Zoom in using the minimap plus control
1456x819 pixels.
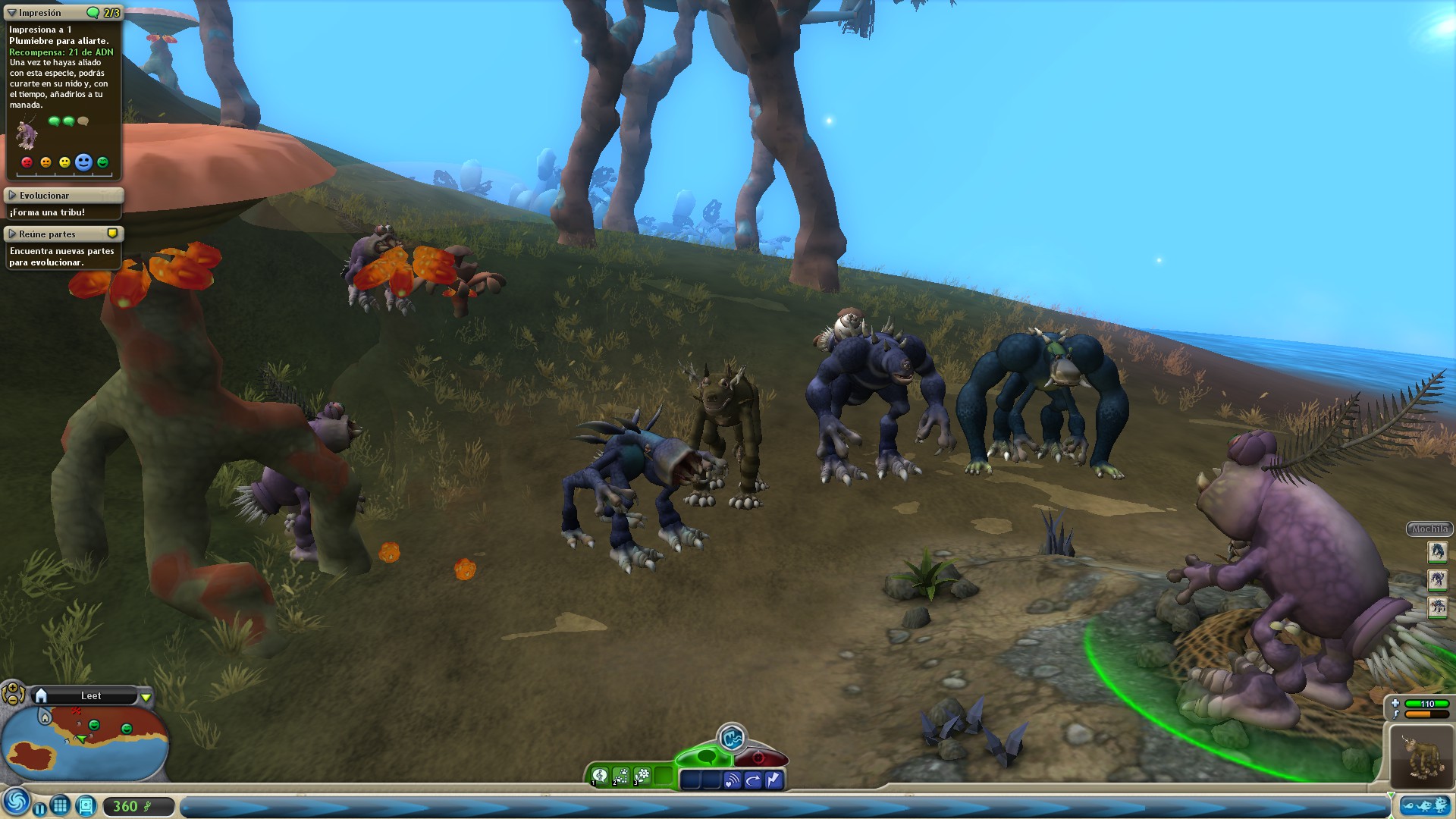(12, 689)
